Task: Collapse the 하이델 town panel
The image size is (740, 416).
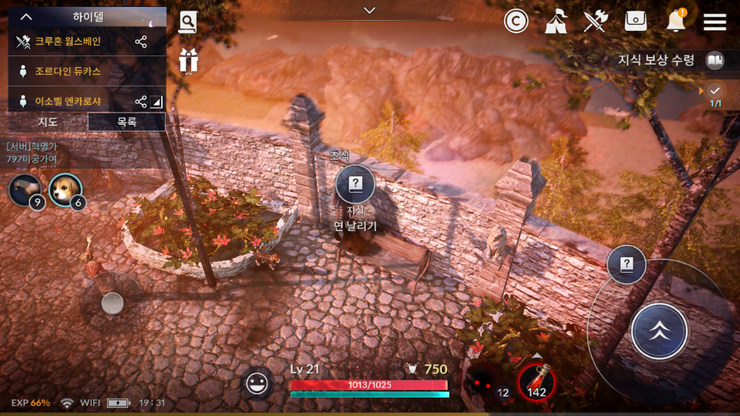Action: 27,16
